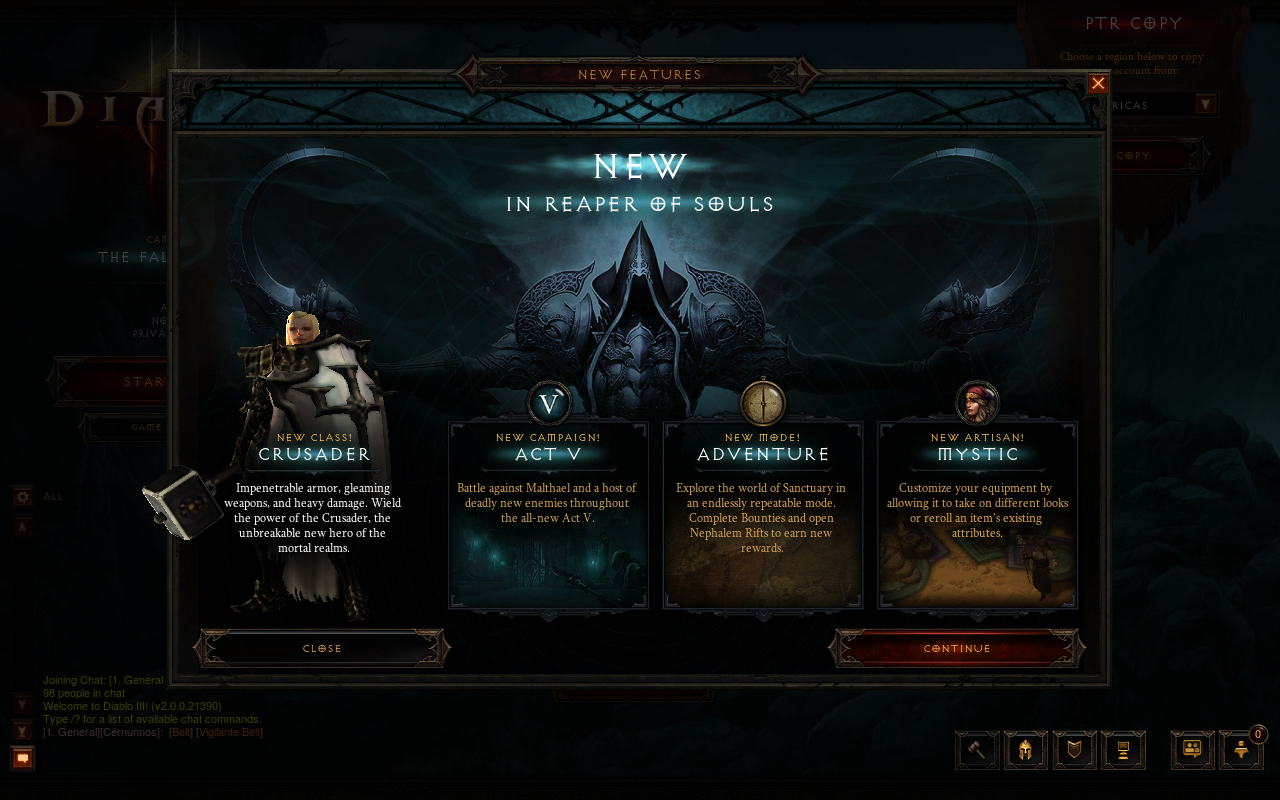1280x800 pixels.
Task: View Achievements with the shield icon
Action: (x=1074, y=750)
